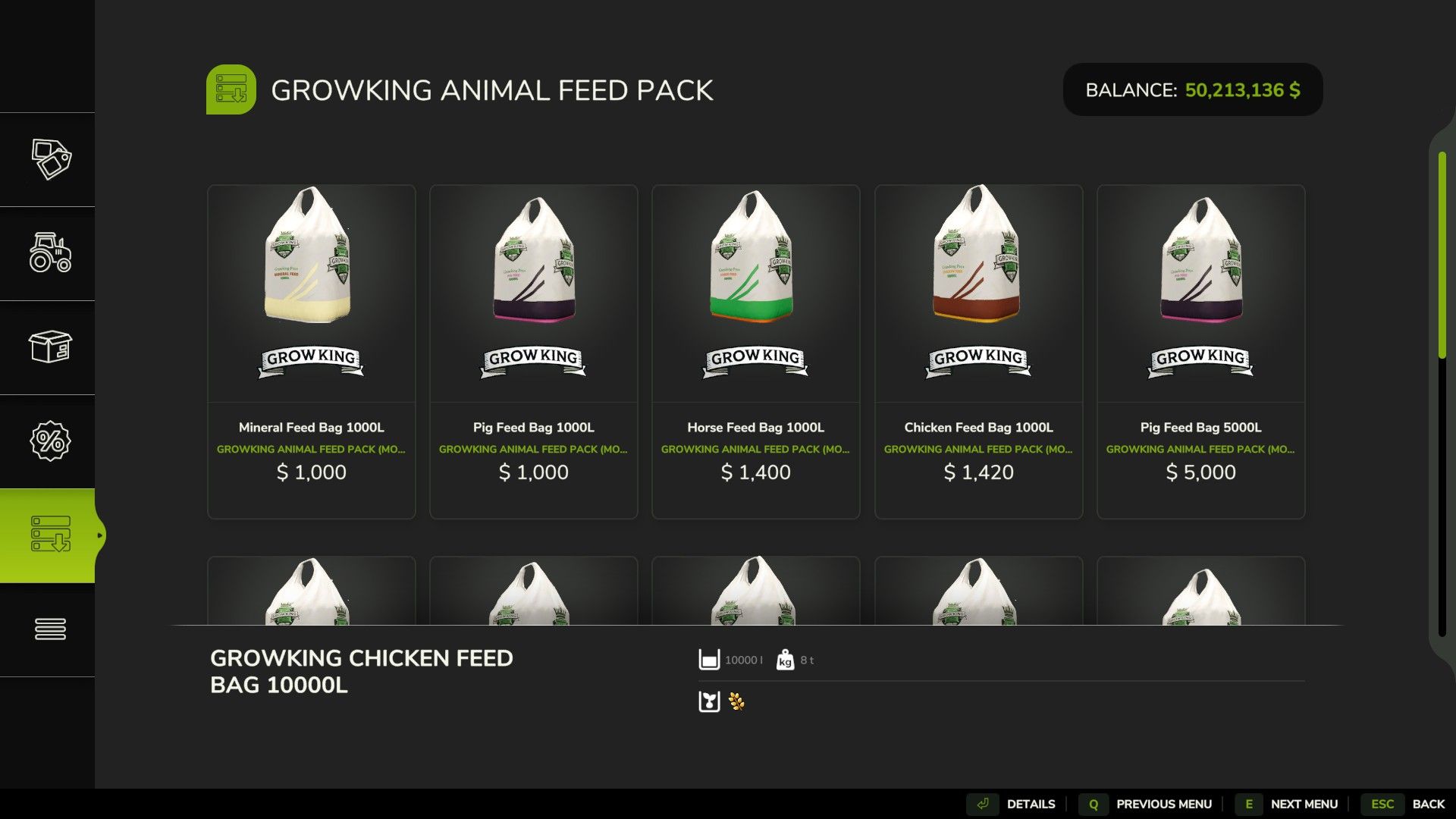Select the Chicken Feed Bag 1000L card

978,351
